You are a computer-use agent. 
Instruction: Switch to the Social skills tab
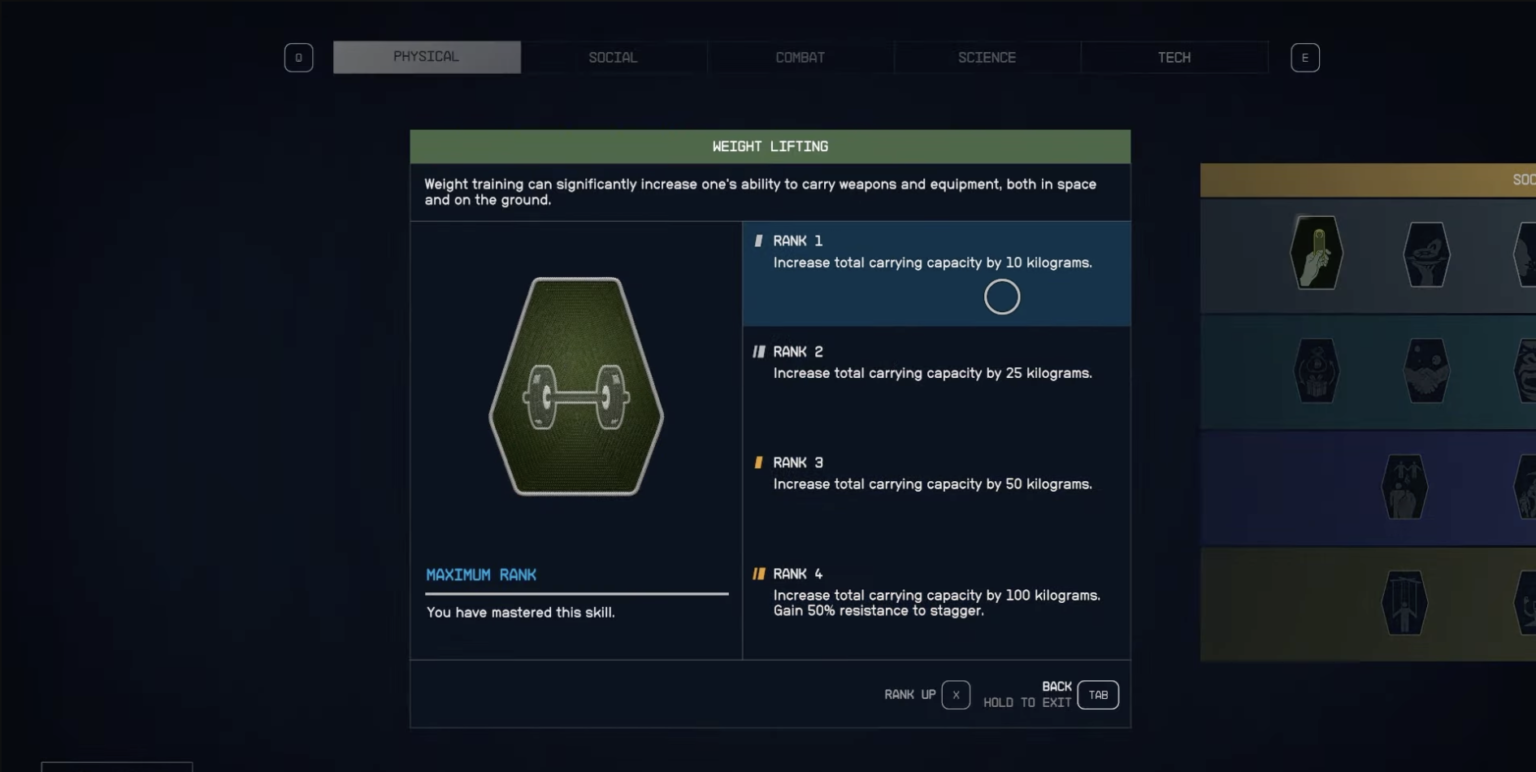613,57
